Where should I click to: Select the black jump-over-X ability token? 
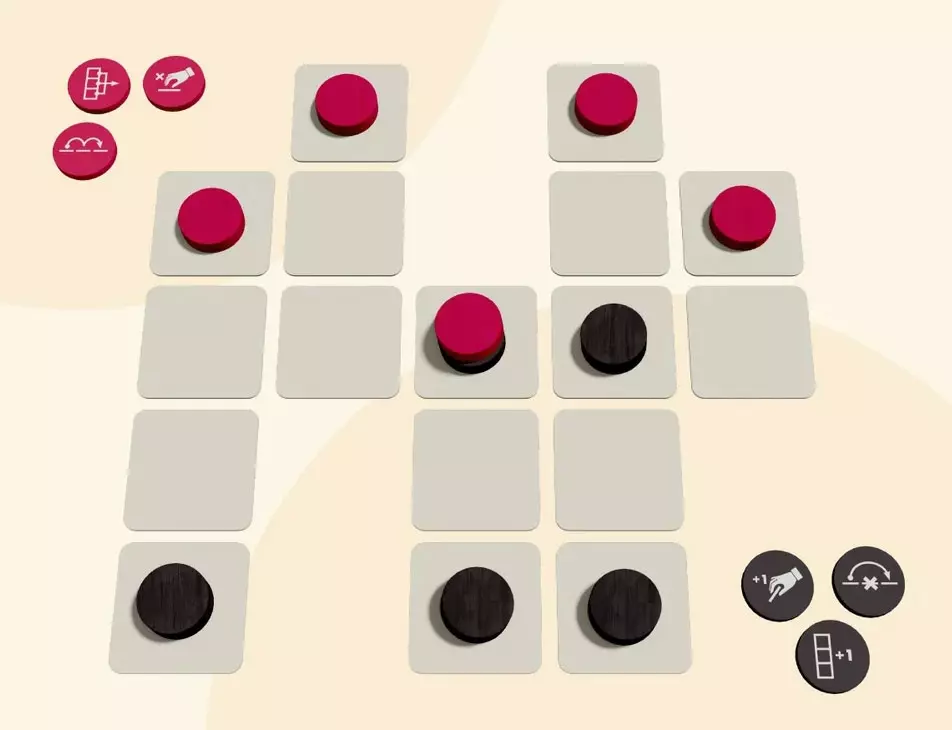(x=868, y=581)
